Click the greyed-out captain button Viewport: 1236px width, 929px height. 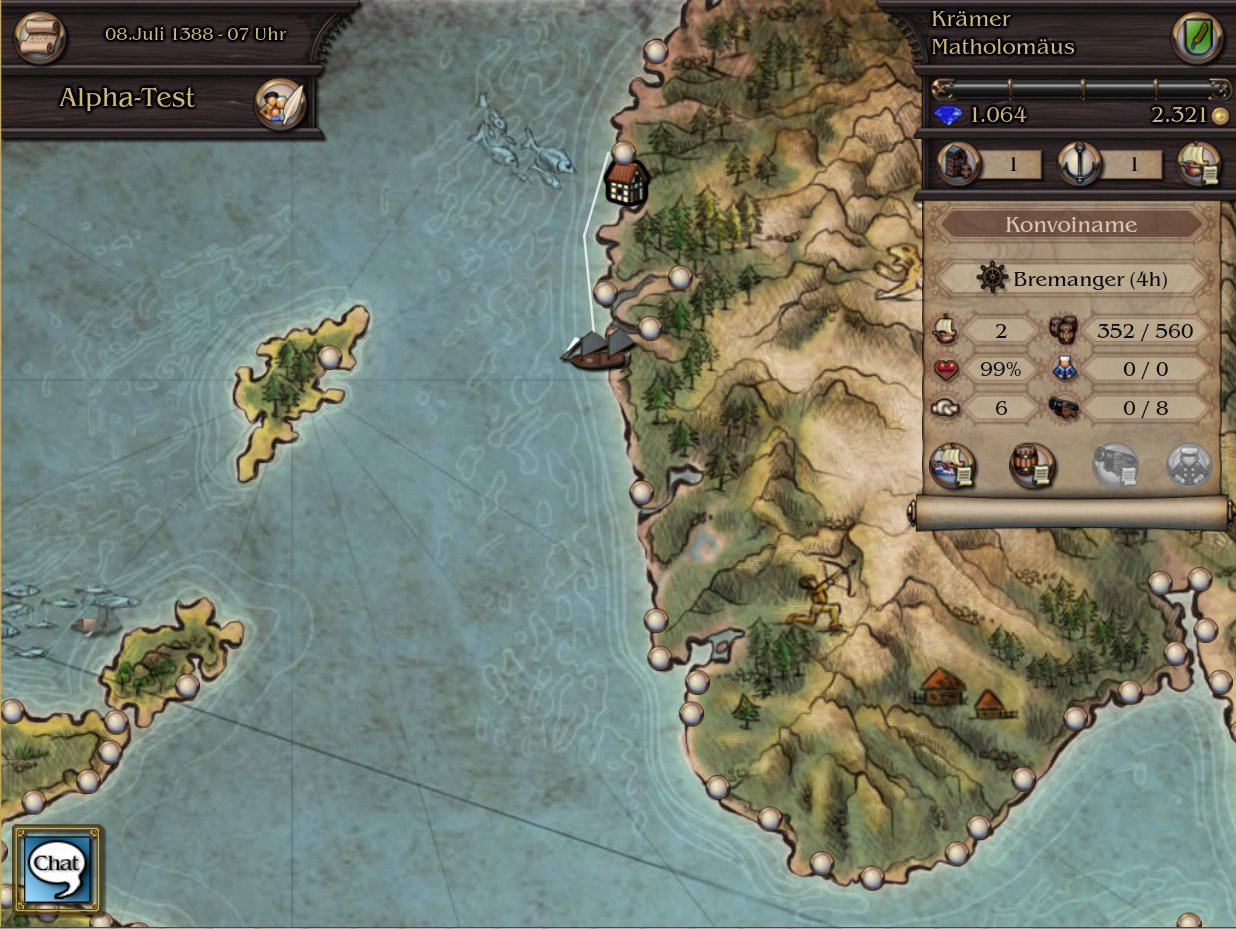[x=1189, y=466]
